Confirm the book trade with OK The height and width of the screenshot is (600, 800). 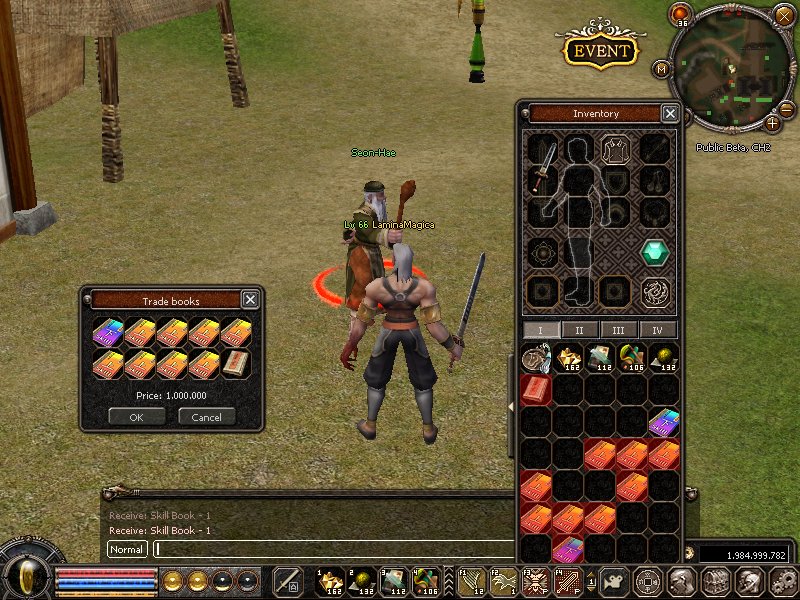coord(136,416)
